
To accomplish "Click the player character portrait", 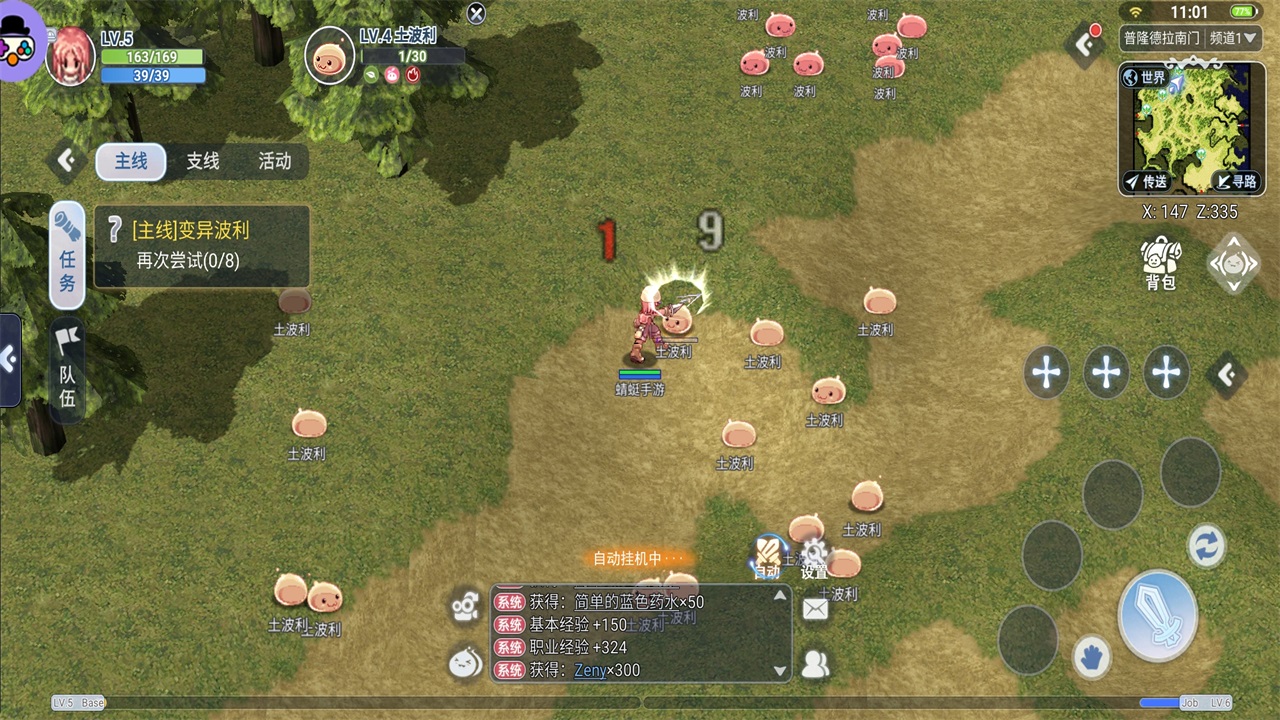I will click(70, 55).
